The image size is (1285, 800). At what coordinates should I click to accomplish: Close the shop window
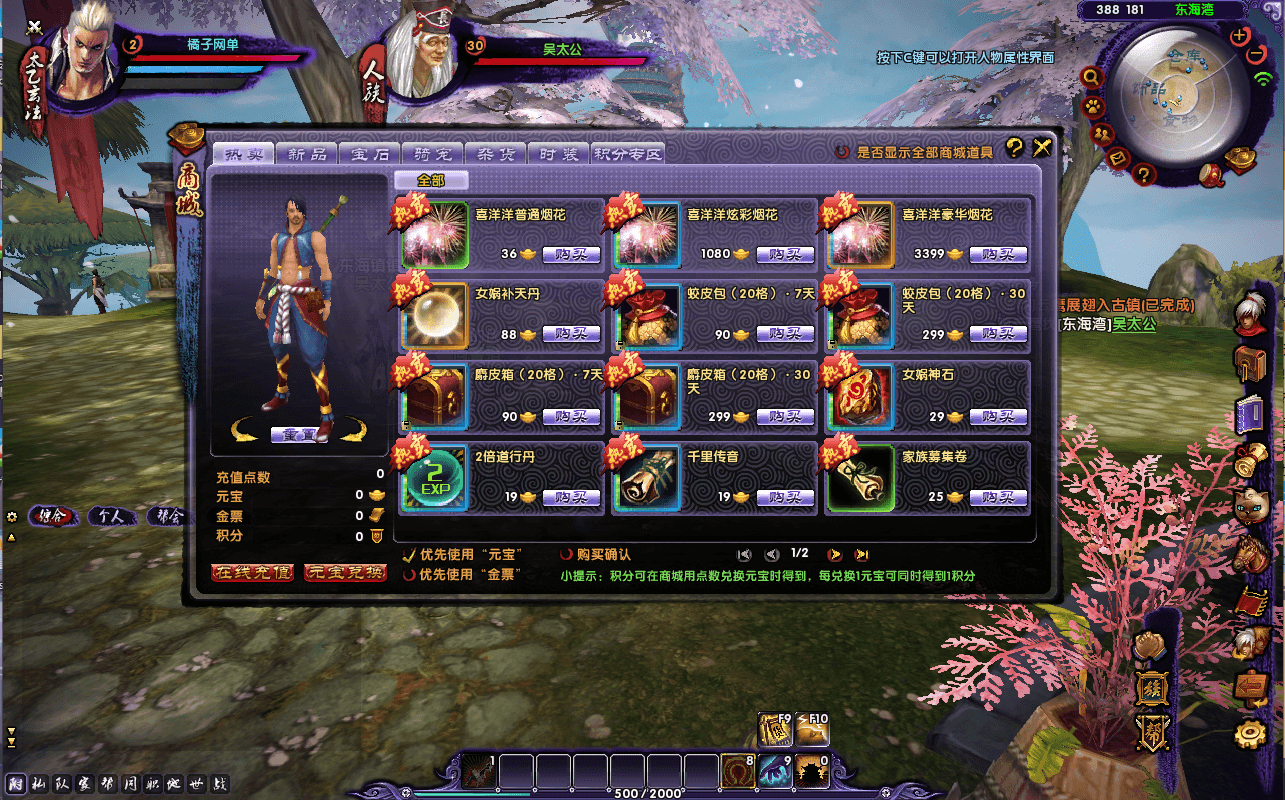pos(1042,148)
